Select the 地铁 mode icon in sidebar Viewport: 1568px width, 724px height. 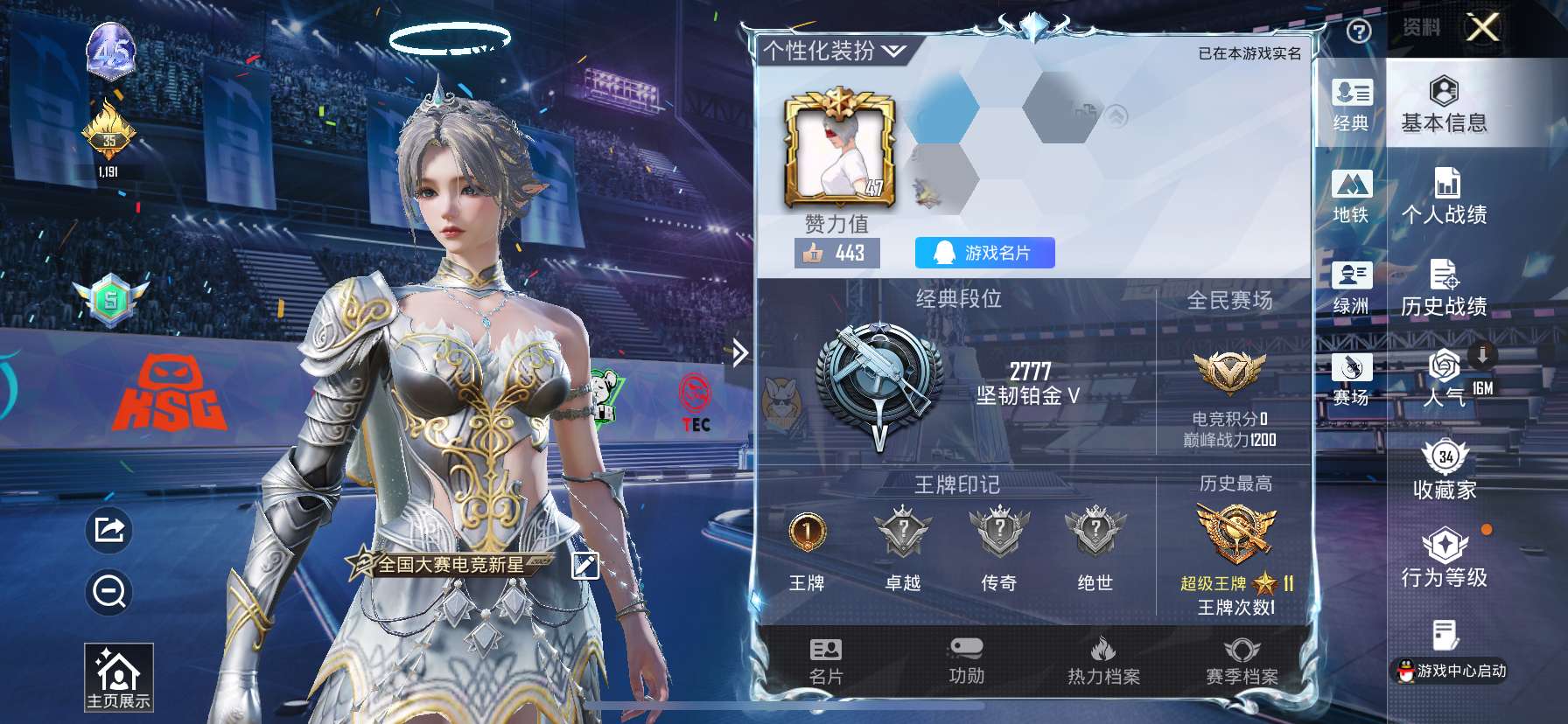(1352, 197)
